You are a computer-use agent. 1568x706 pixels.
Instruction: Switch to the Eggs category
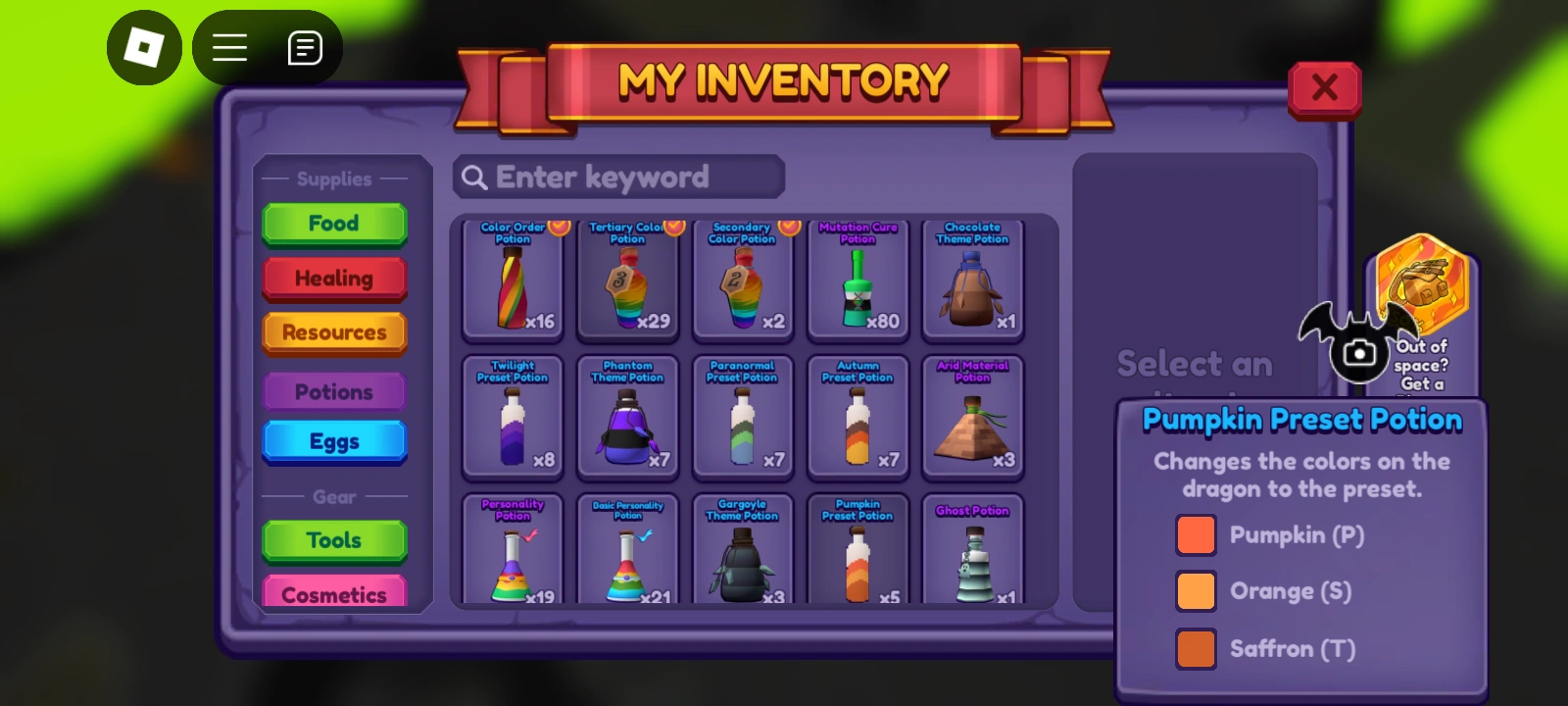coord(334,441)
